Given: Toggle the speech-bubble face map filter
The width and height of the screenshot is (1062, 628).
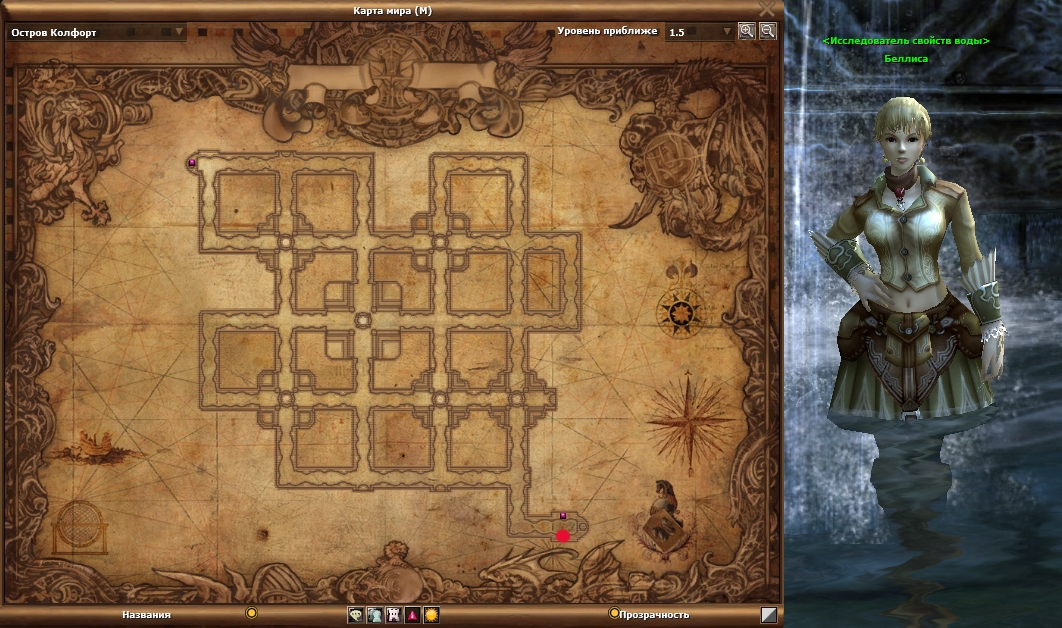Looking at the screenshot, I should click(355, 615).
